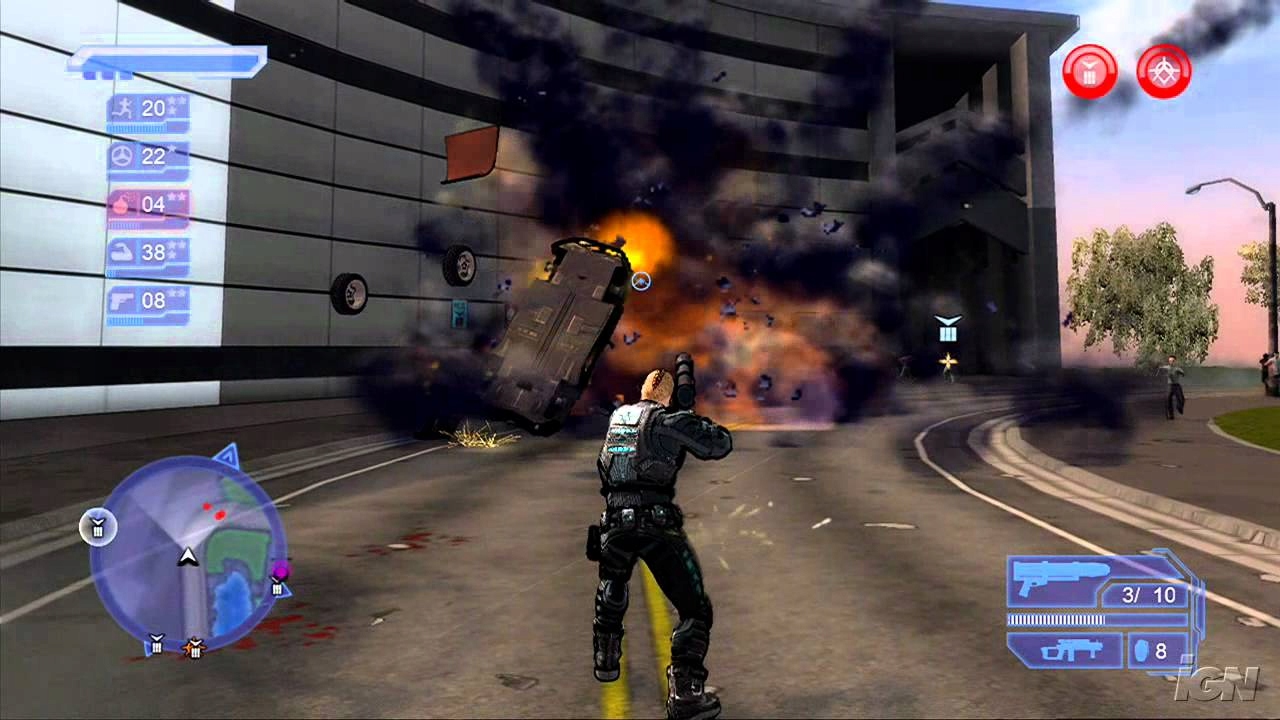This screenshot has height=720, width=1280.
Task: Click the flexed-arm Strength skill icon
Action: tap(120, 250)
